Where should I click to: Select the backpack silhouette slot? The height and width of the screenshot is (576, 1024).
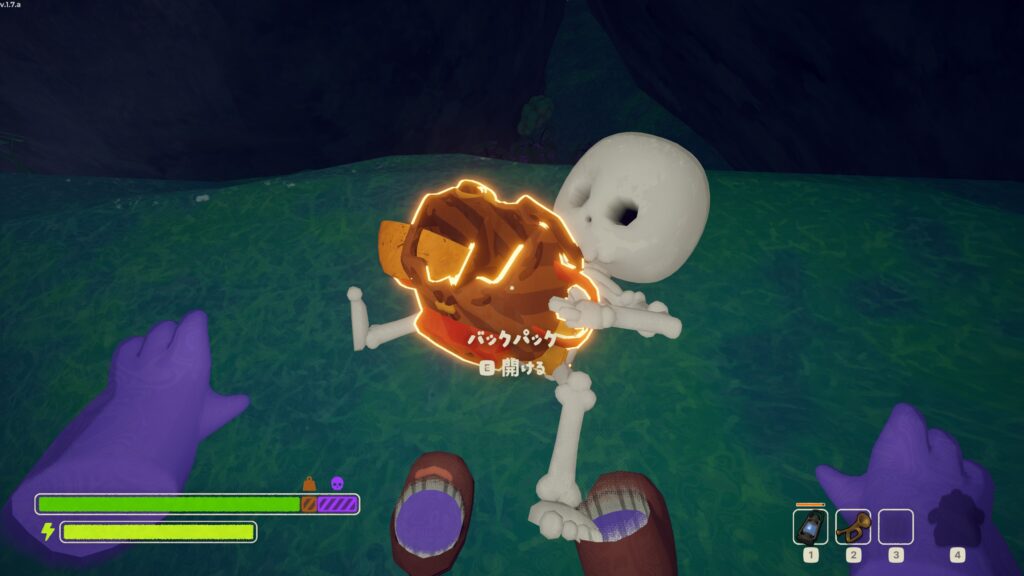tap(956, 522)
